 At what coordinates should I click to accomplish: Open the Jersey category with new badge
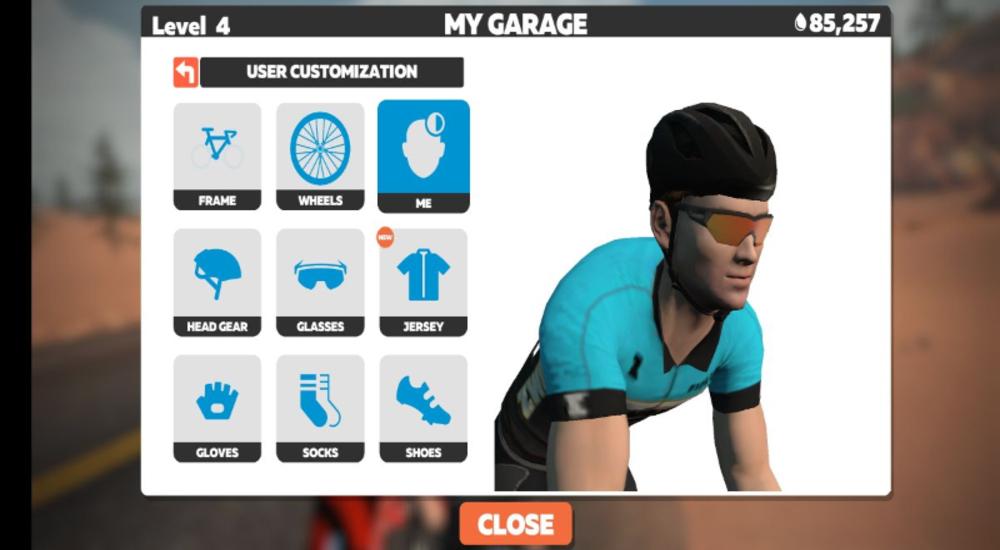tap(423, 282)
